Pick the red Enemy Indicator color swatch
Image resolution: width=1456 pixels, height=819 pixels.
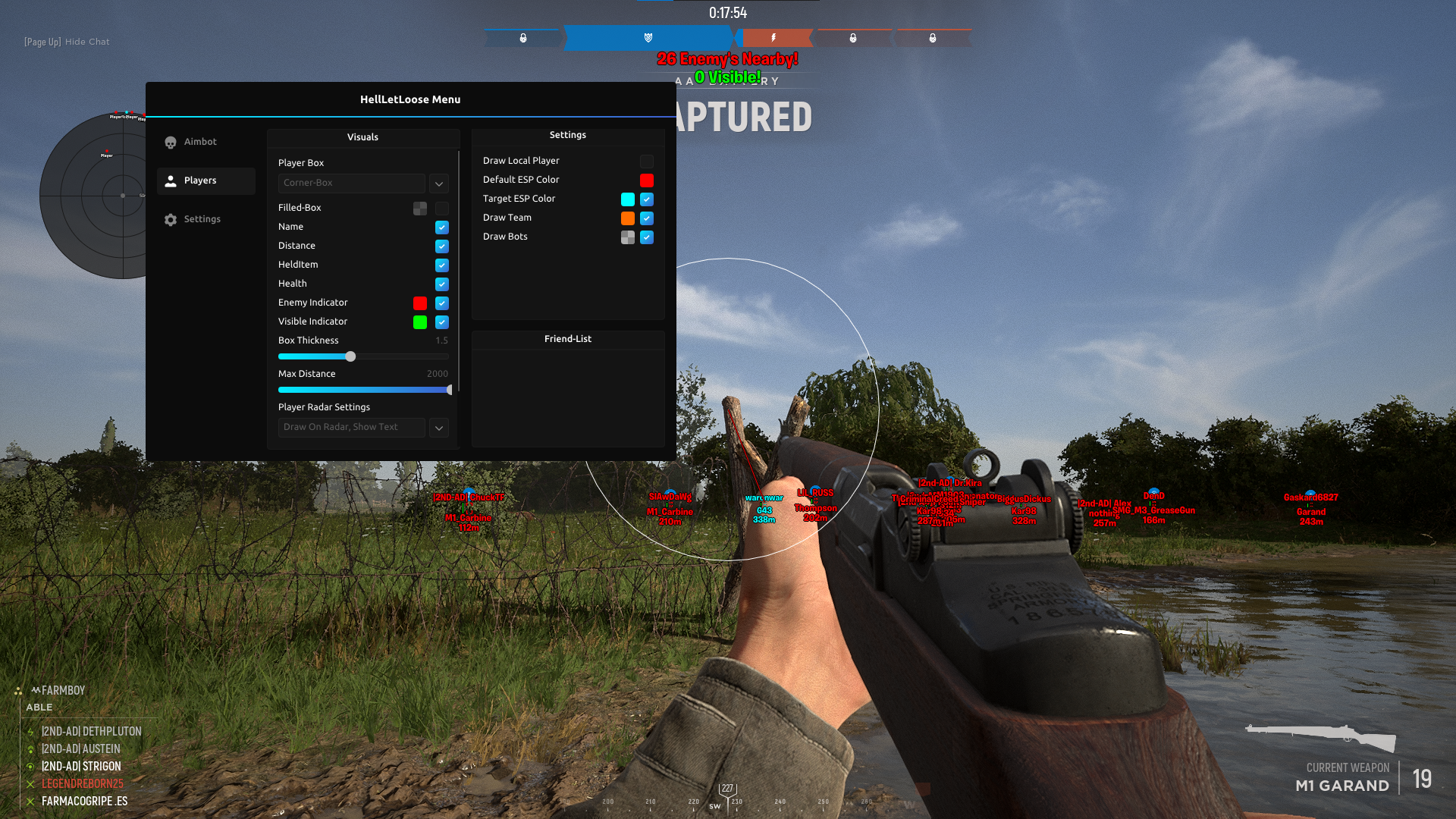pos(420,303)
